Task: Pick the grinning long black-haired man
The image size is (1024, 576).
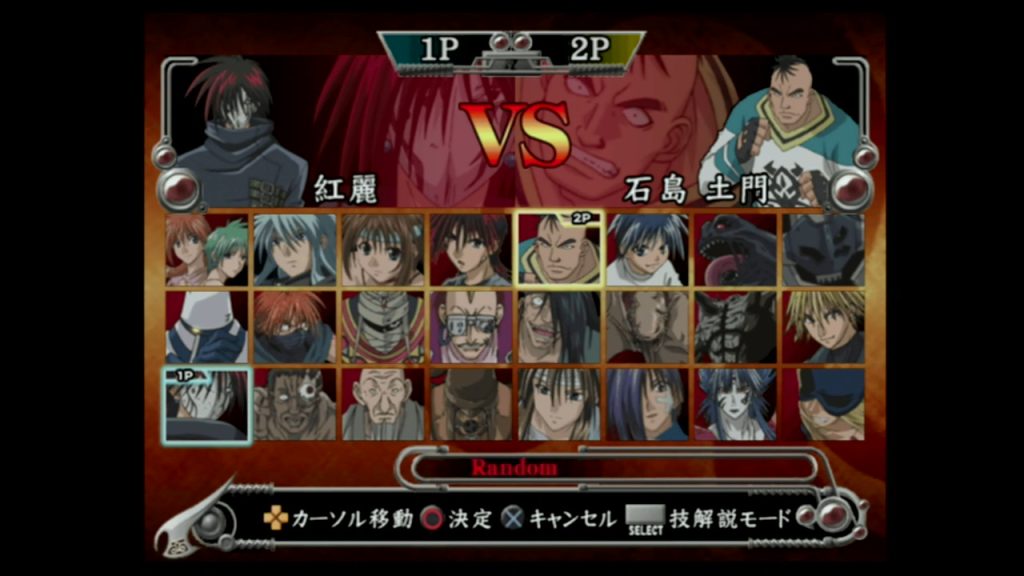Action: click(559, 326)
